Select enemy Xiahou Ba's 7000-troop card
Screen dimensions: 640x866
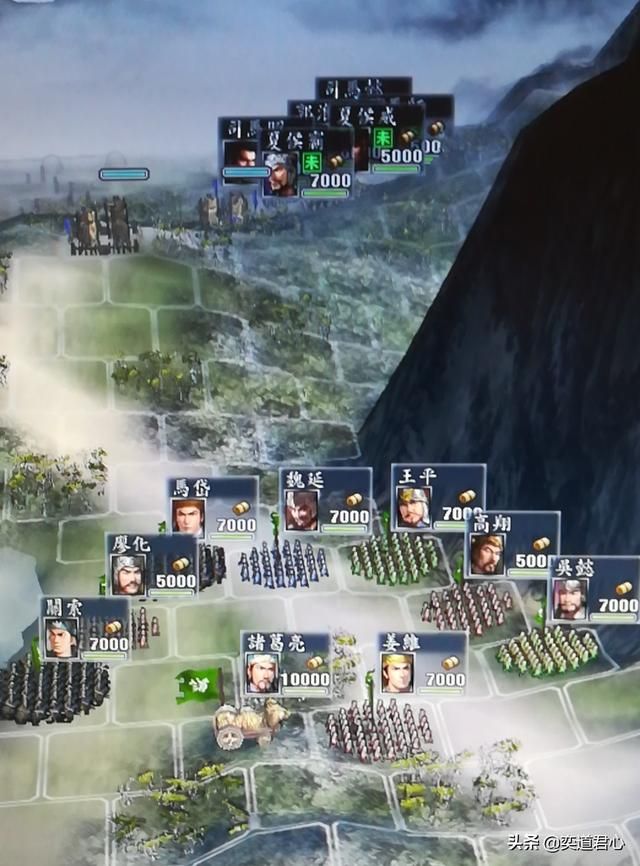tap(307, 162)
